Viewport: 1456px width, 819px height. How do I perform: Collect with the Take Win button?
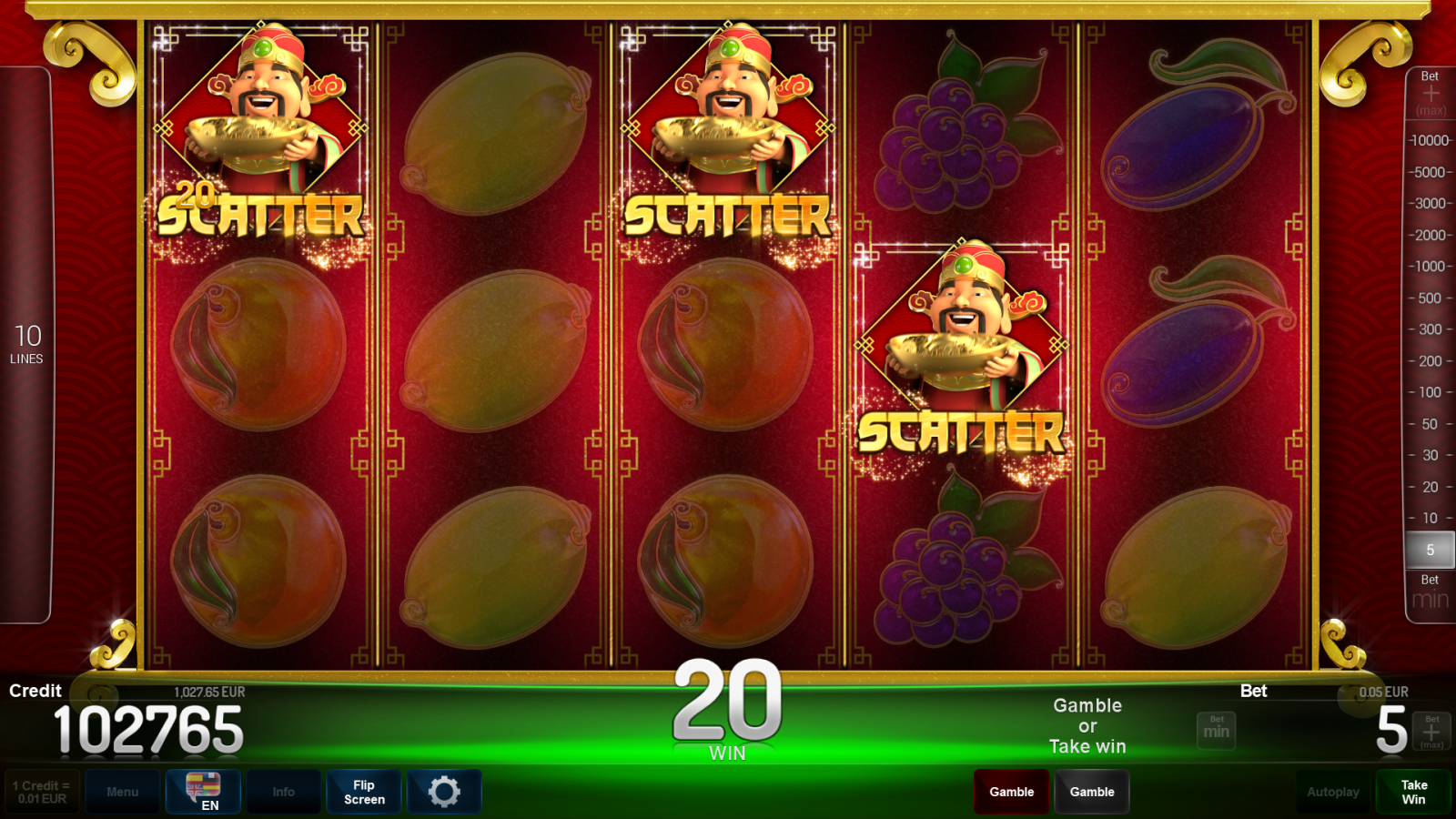1413,792
